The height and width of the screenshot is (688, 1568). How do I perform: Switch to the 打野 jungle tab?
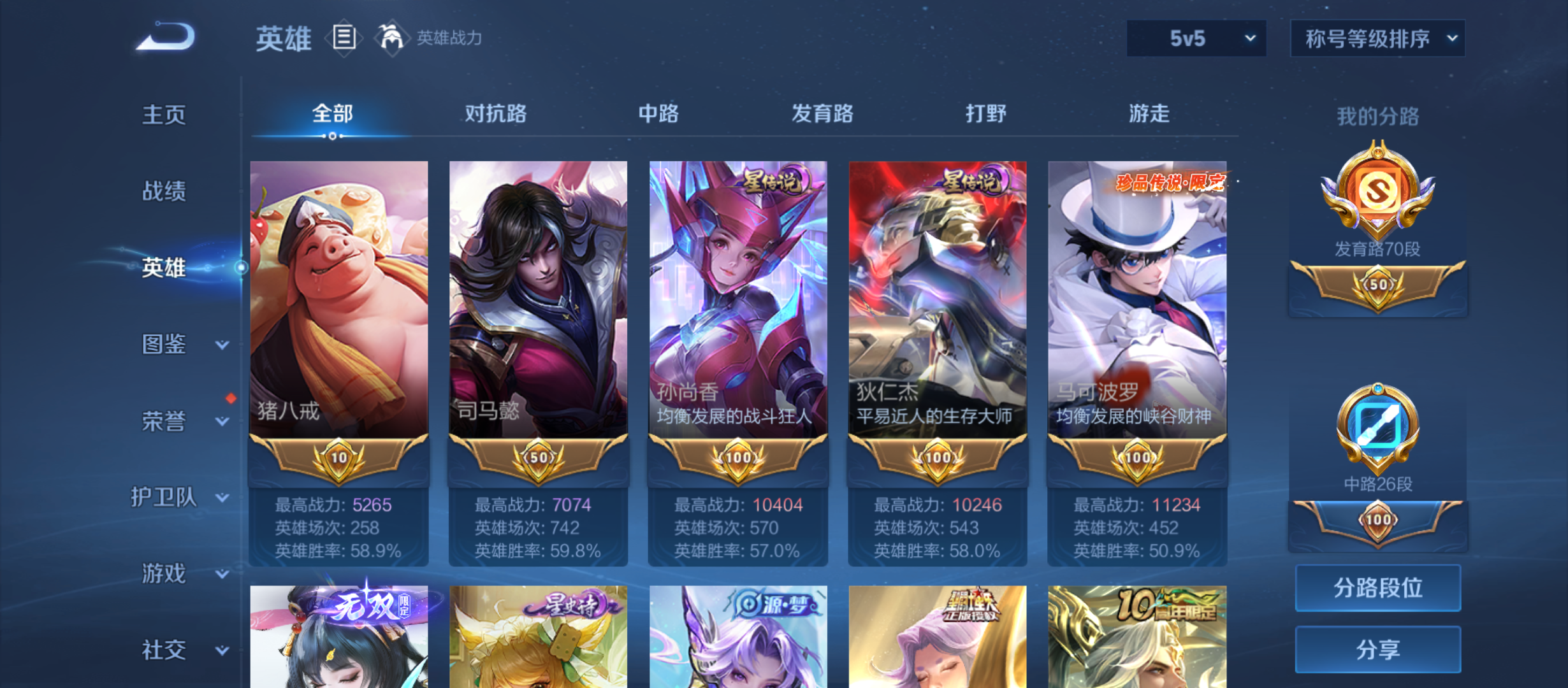coord(985,114)
